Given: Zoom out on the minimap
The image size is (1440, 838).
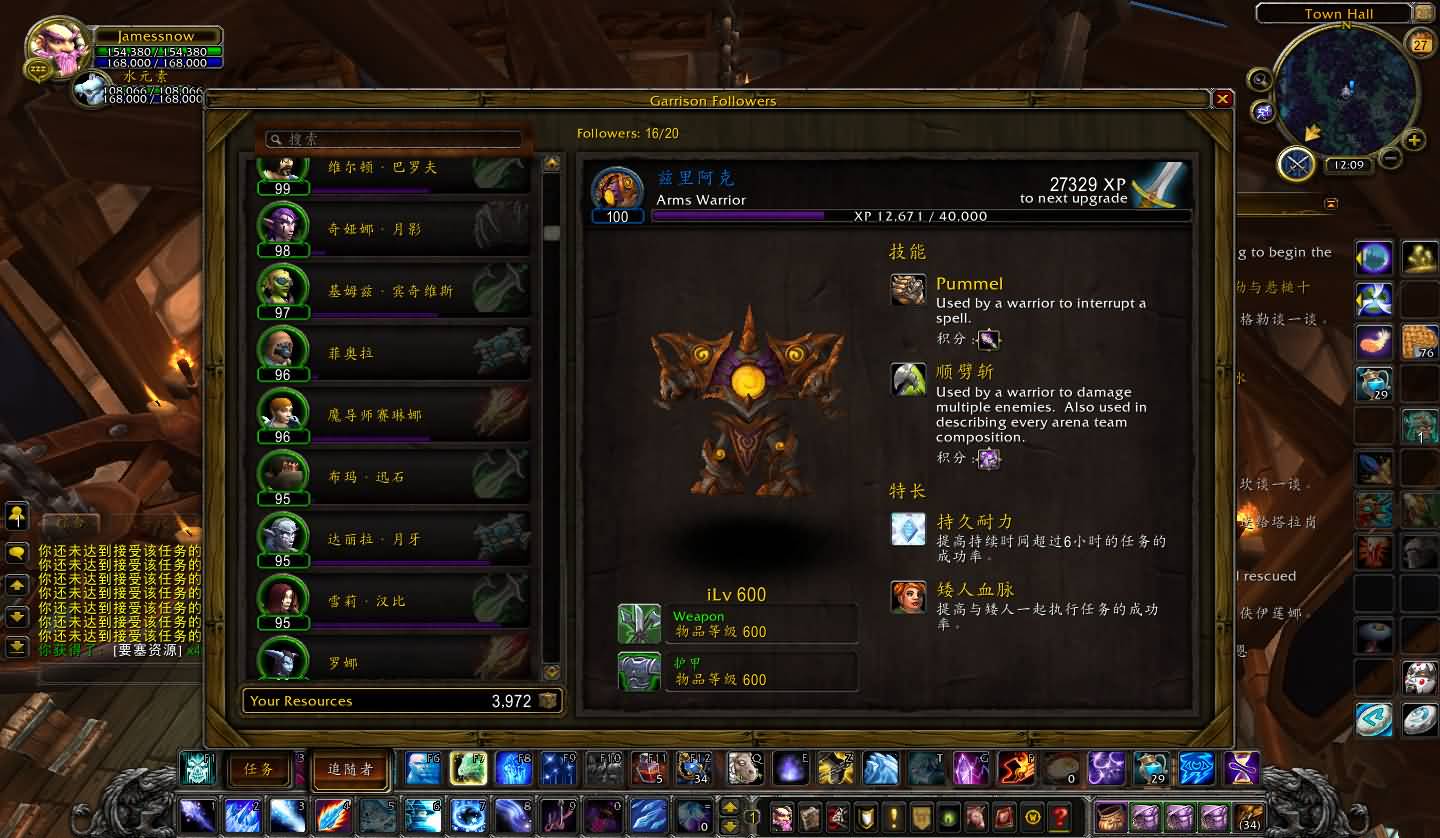Looking at the screenshot, I should tap(1390, 157).
